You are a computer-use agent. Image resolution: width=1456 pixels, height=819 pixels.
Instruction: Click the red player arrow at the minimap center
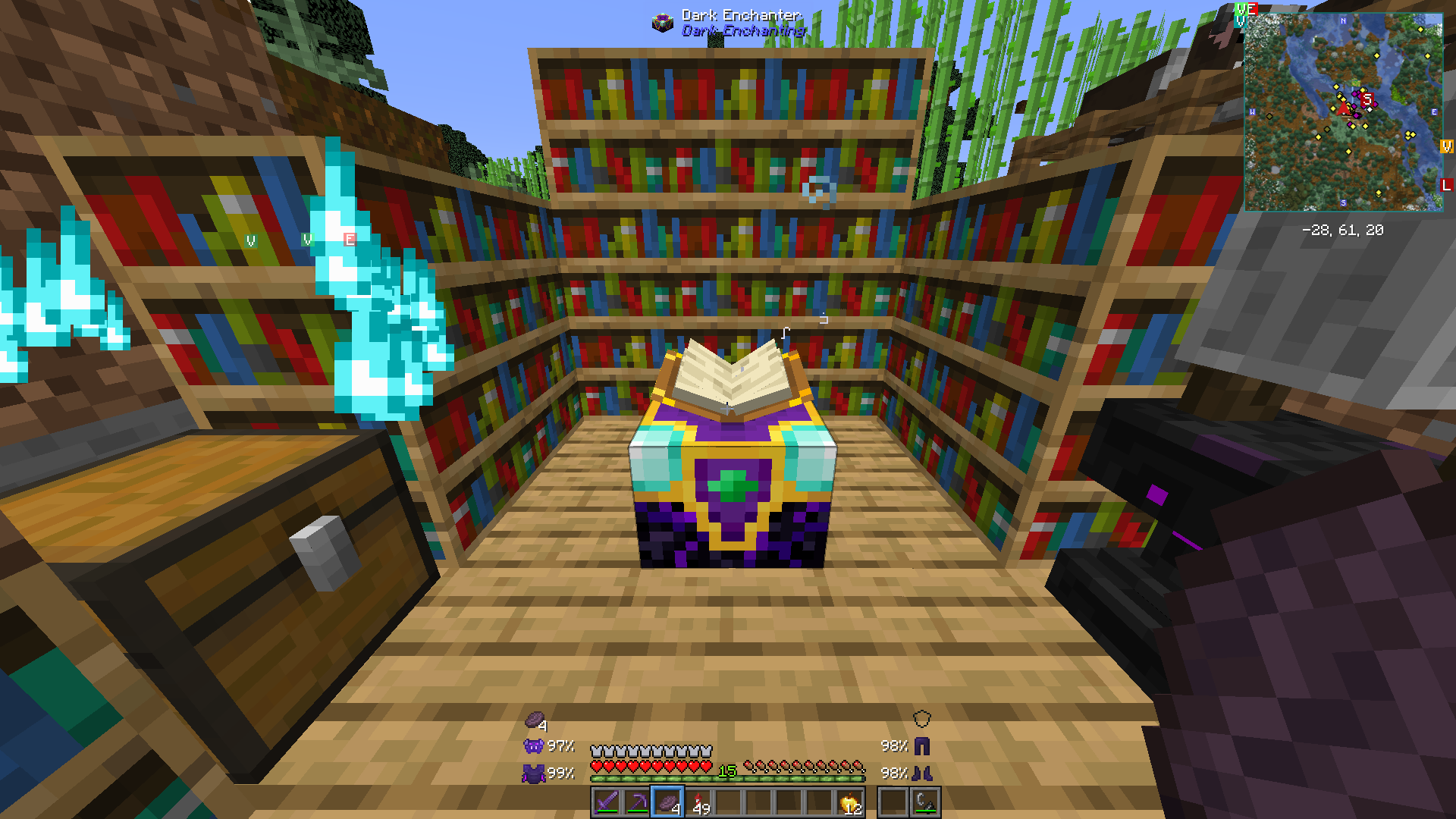1343,109
